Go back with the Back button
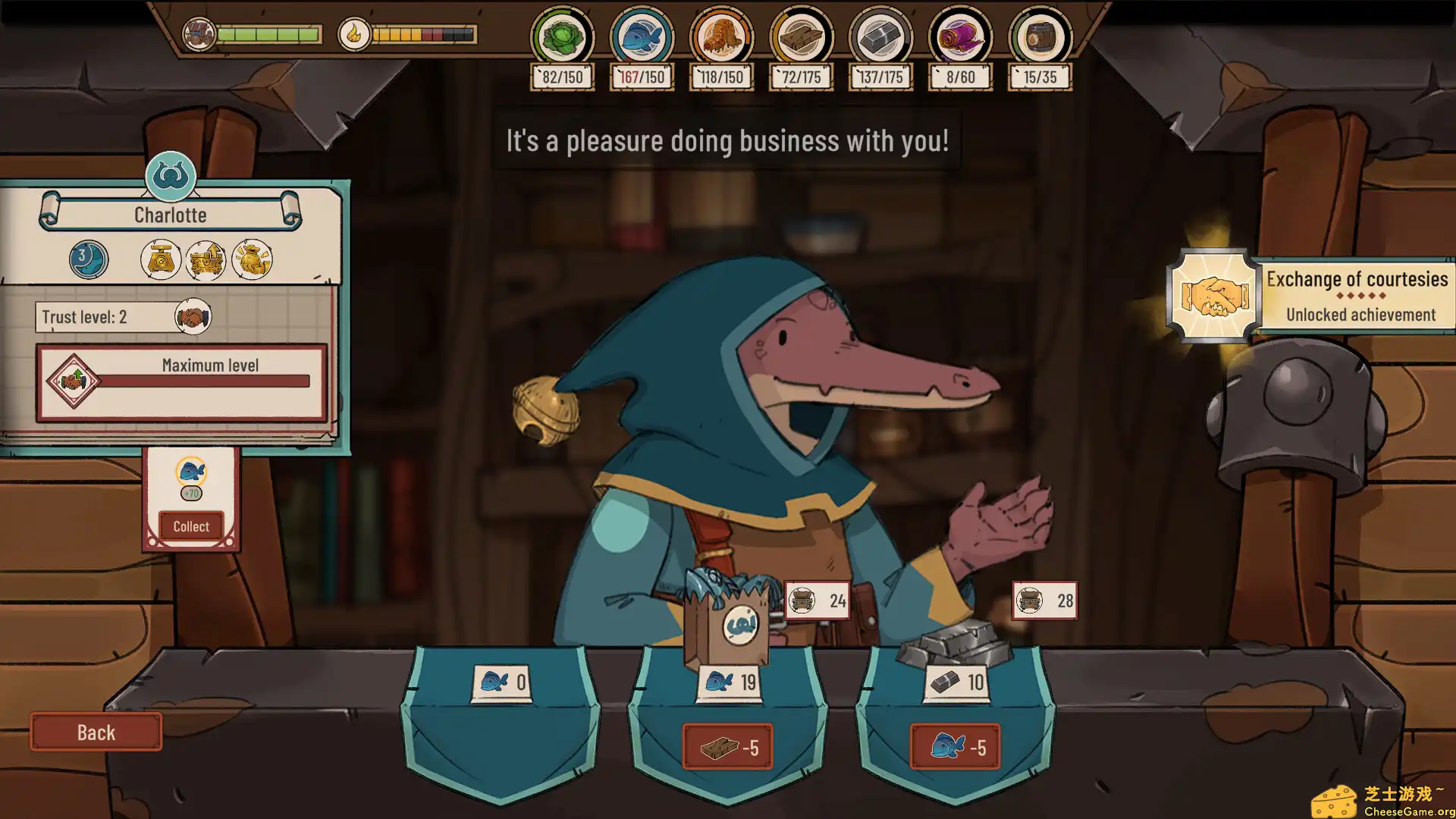1456x819 pixels. (x=96, y=732)
